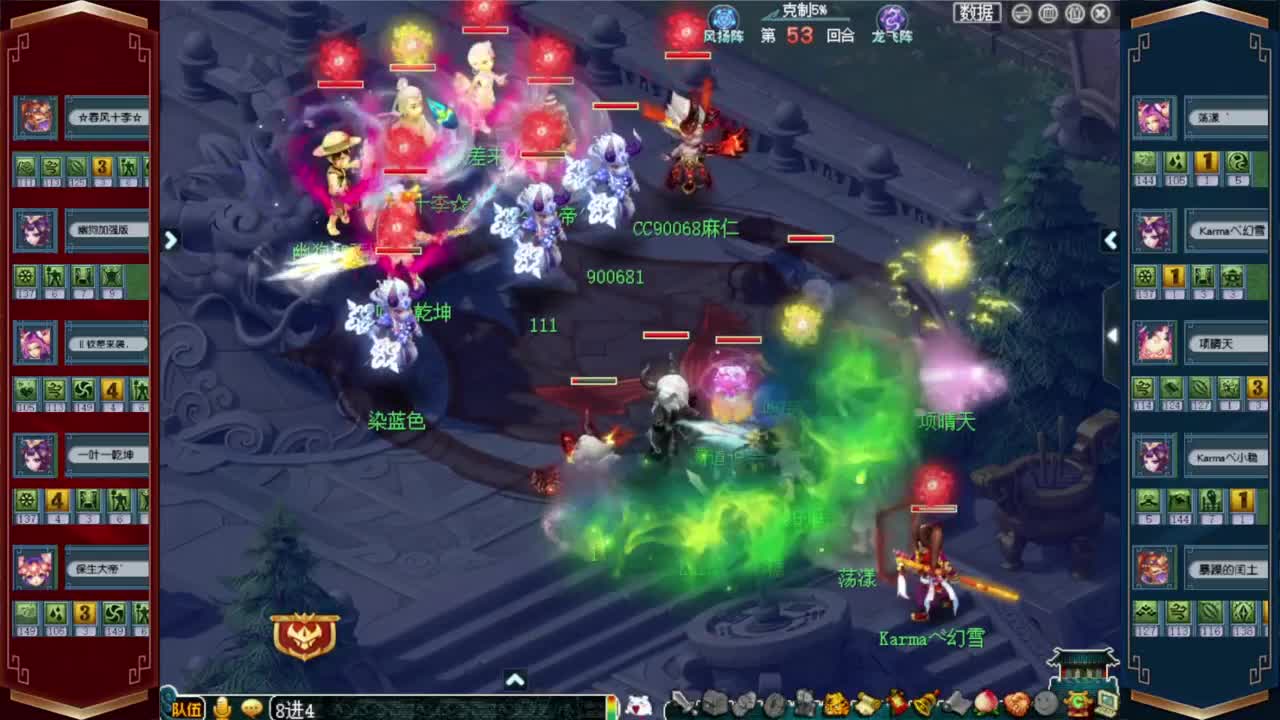1280x720 pixels.
Task: Toggle the swap arrows circle icon near 数据
Action: 1021,13
